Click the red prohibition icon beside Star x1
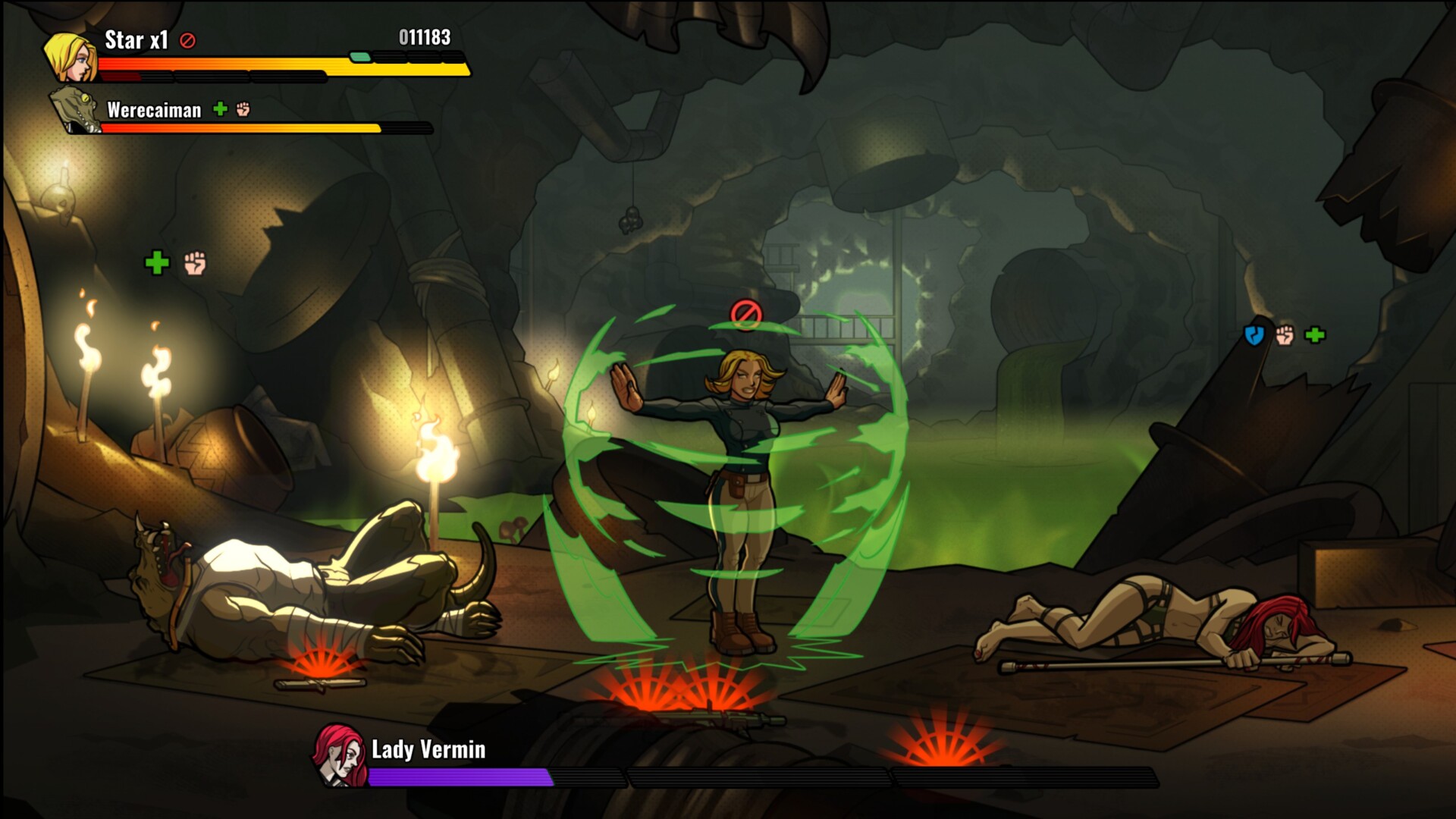 pyautogui.click(x=187, y=41)
